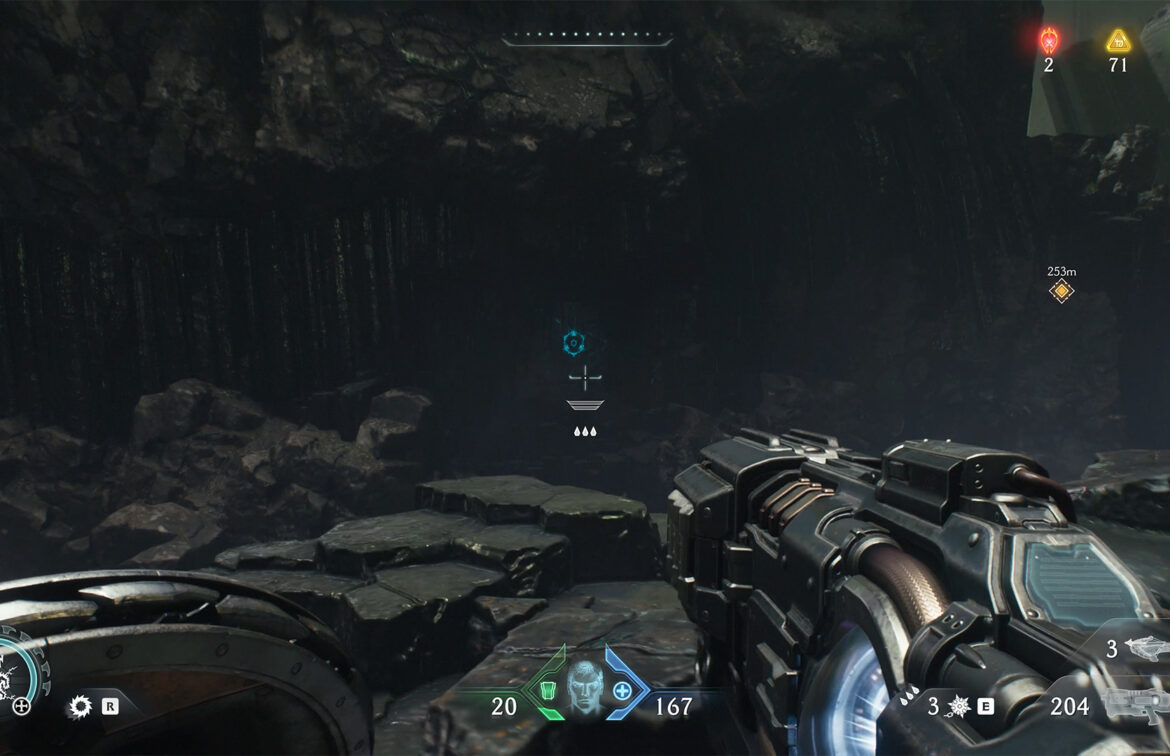Image resolution: width=1170 pixels, height=756 pixels.
Task: Click the blue health cross icon
Action: [622, 690]
